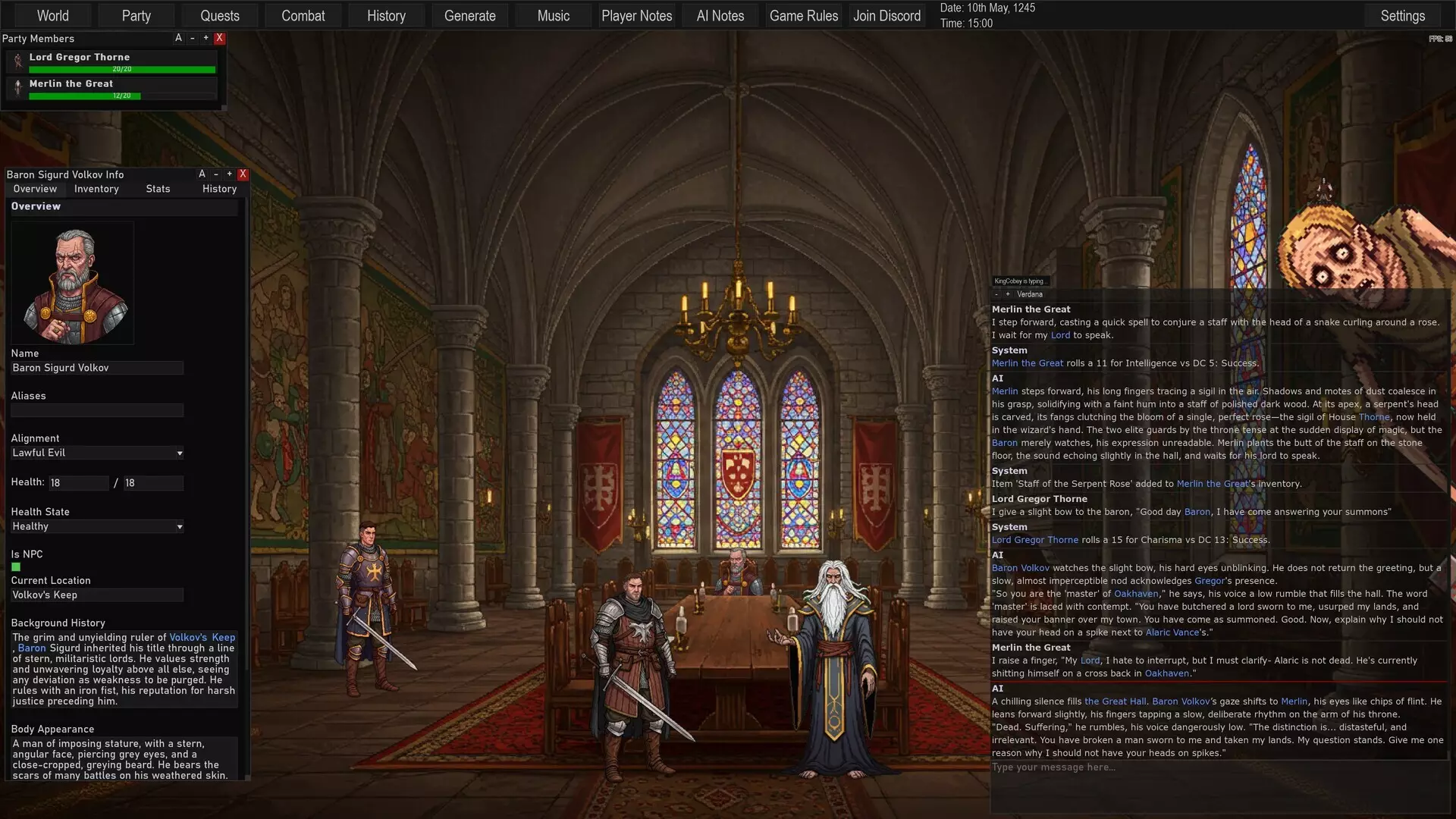The width and height of the screenshot is (1456, 819).
Task: View the Game Rules
Action: pos(803,15)
